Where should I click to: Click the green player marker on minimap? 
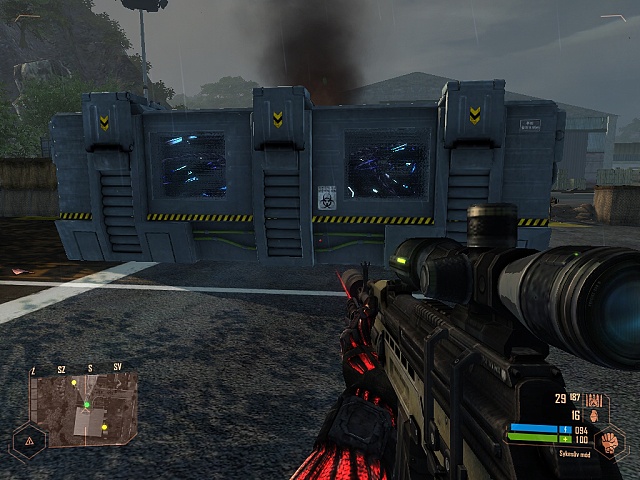87,405
